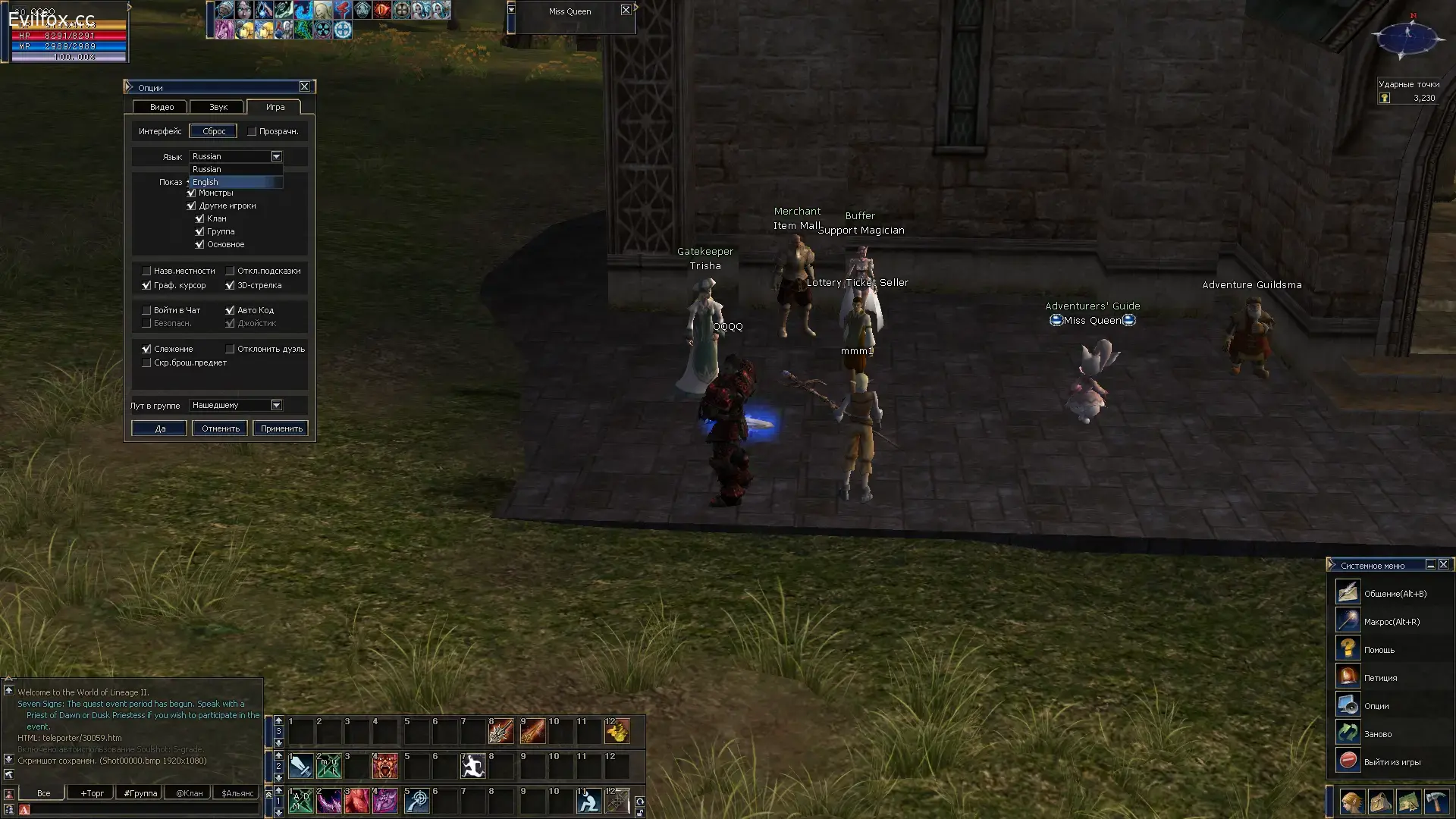Disable the Монстры checkbox
This screenshot has width=1456, height=819.
(190, 193)
